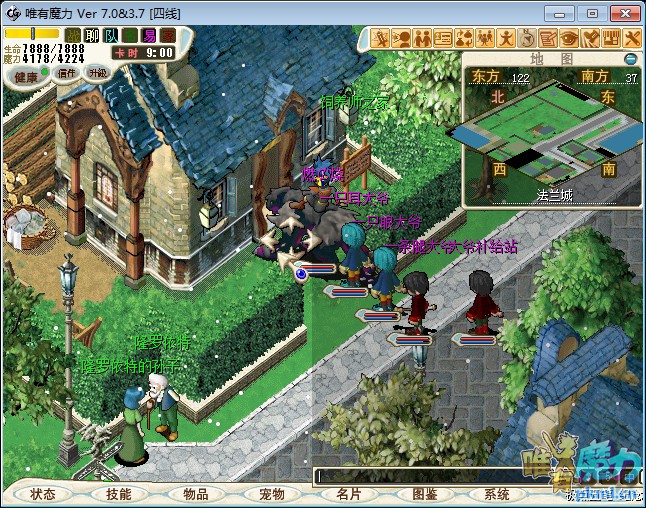Screen dimensions: 646x508
Task: Open the 宠物 pets menu
Action: [272, 494]
